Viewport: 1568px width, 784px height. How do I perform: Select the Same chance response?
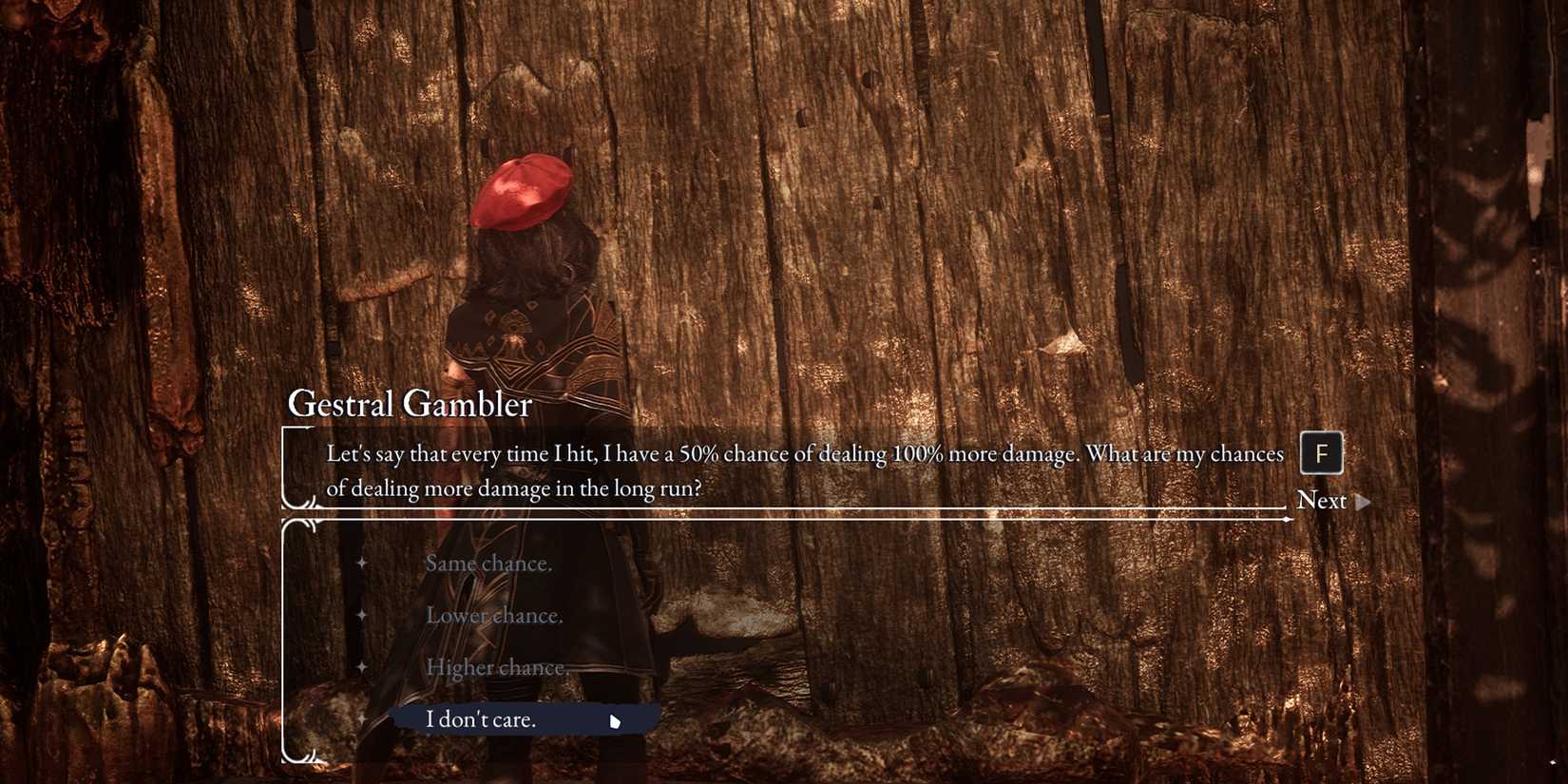pos(488,563)
